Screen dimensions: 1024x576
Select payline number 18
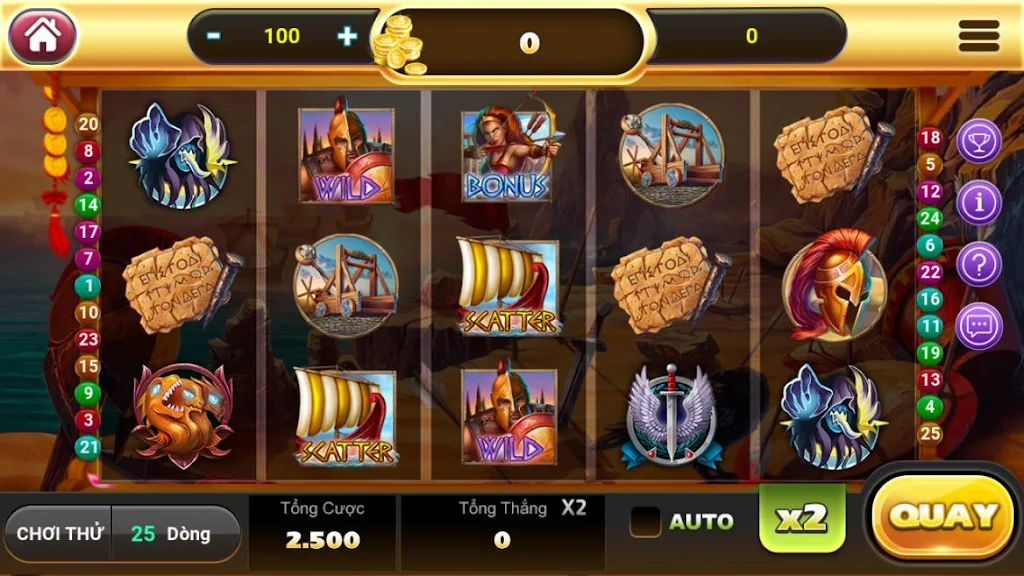931,138
